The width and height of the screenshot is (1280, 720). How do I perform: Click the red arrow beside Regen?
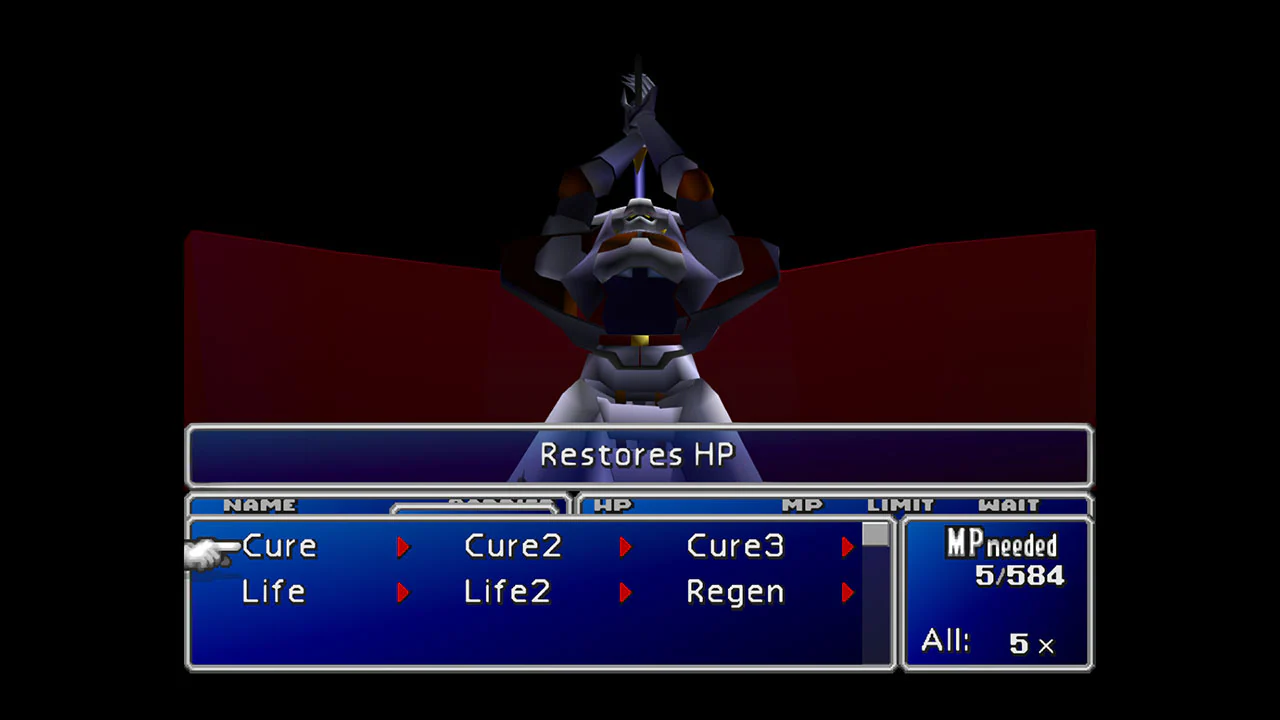coord(847,592)
